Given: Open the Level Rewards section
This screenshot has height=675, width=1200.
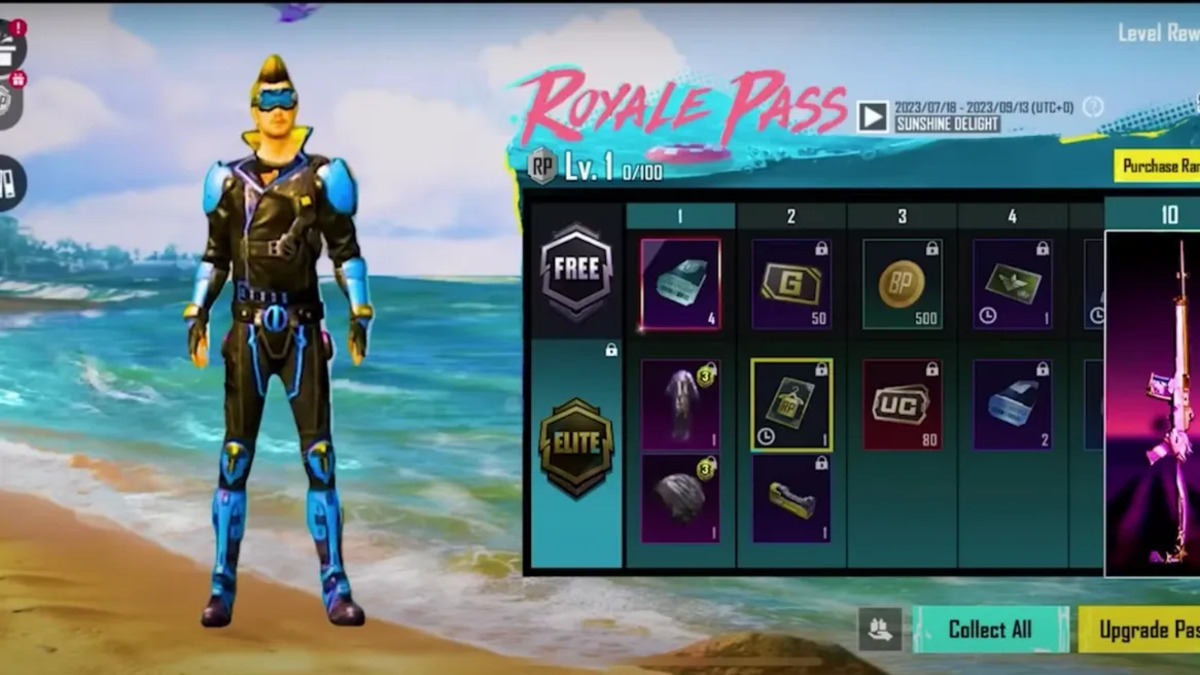Looking at the screenshot, I should pyautogui.click(x=1158, y=33).
